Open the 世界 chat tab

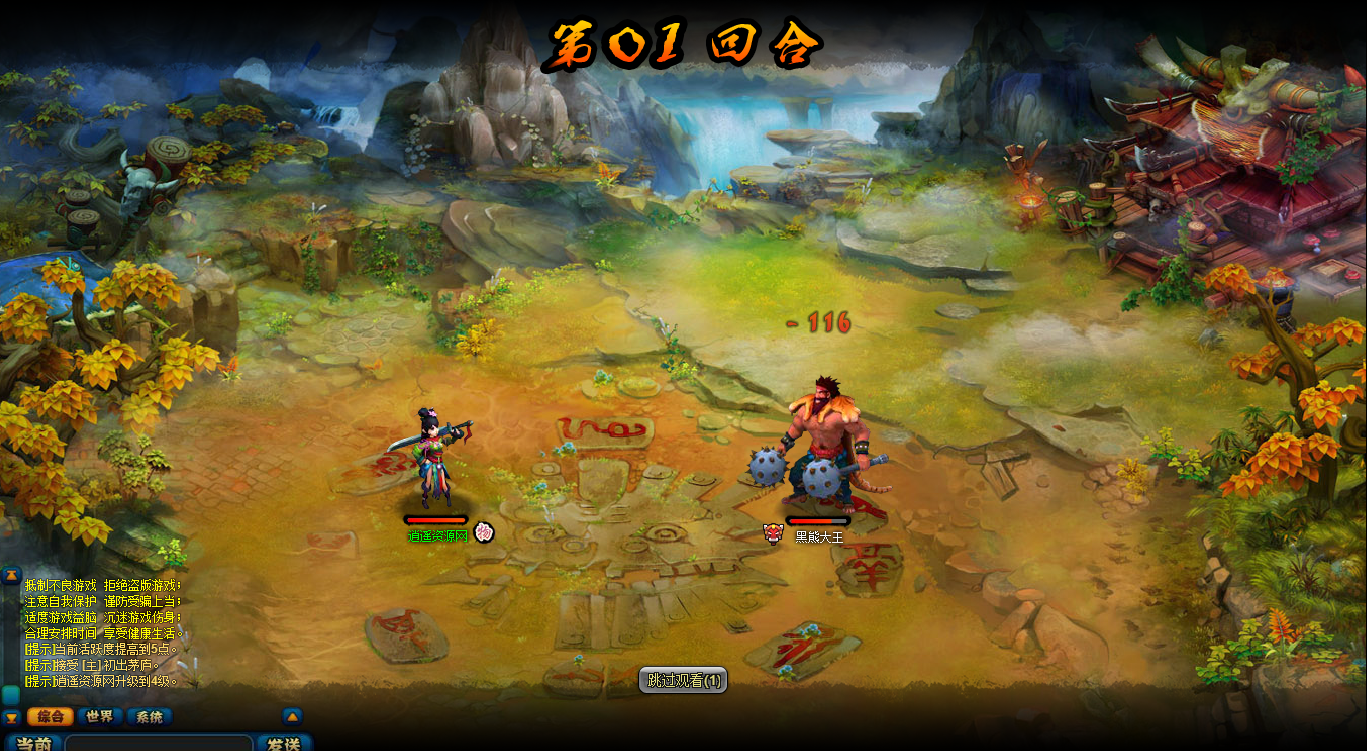tap(99, 716)
